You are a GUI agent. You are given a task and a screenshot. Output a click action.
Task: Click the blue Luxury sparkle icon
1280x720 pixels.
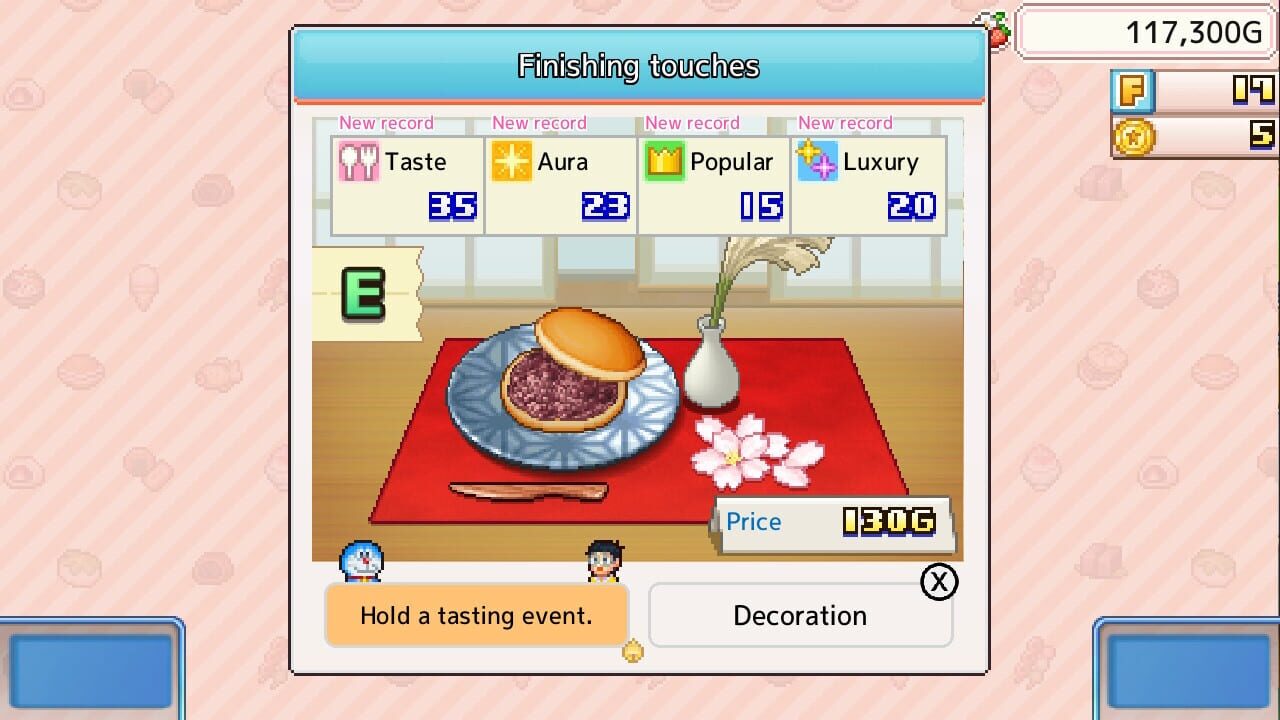click(x=820, y=161)
